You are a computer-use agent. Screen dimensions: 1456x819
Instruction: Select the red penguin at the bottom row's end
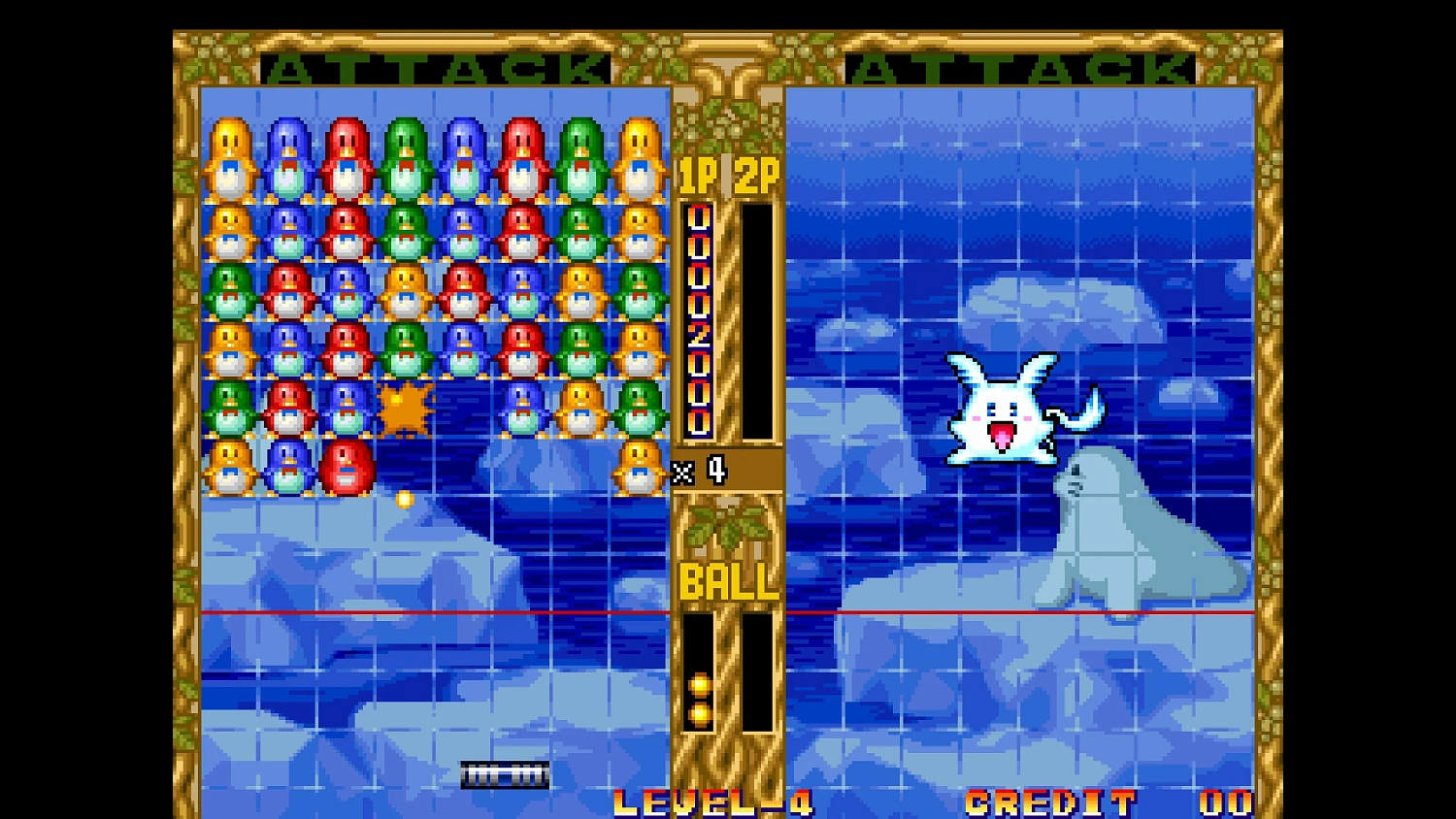(x=347, y=469)
